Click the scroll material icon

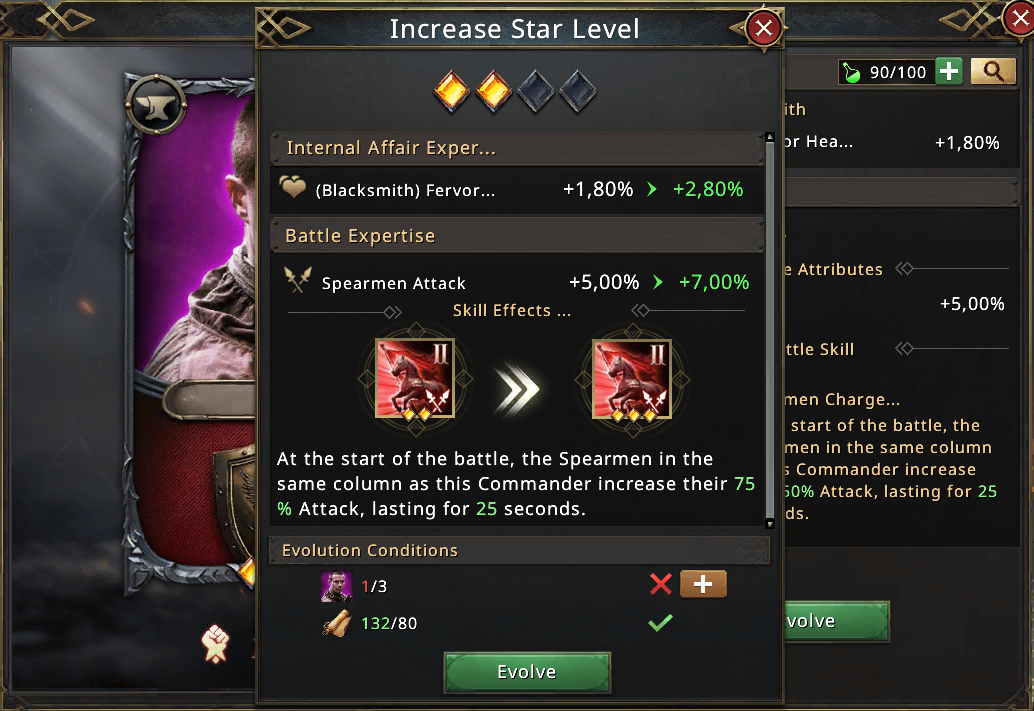pos(336,623)
